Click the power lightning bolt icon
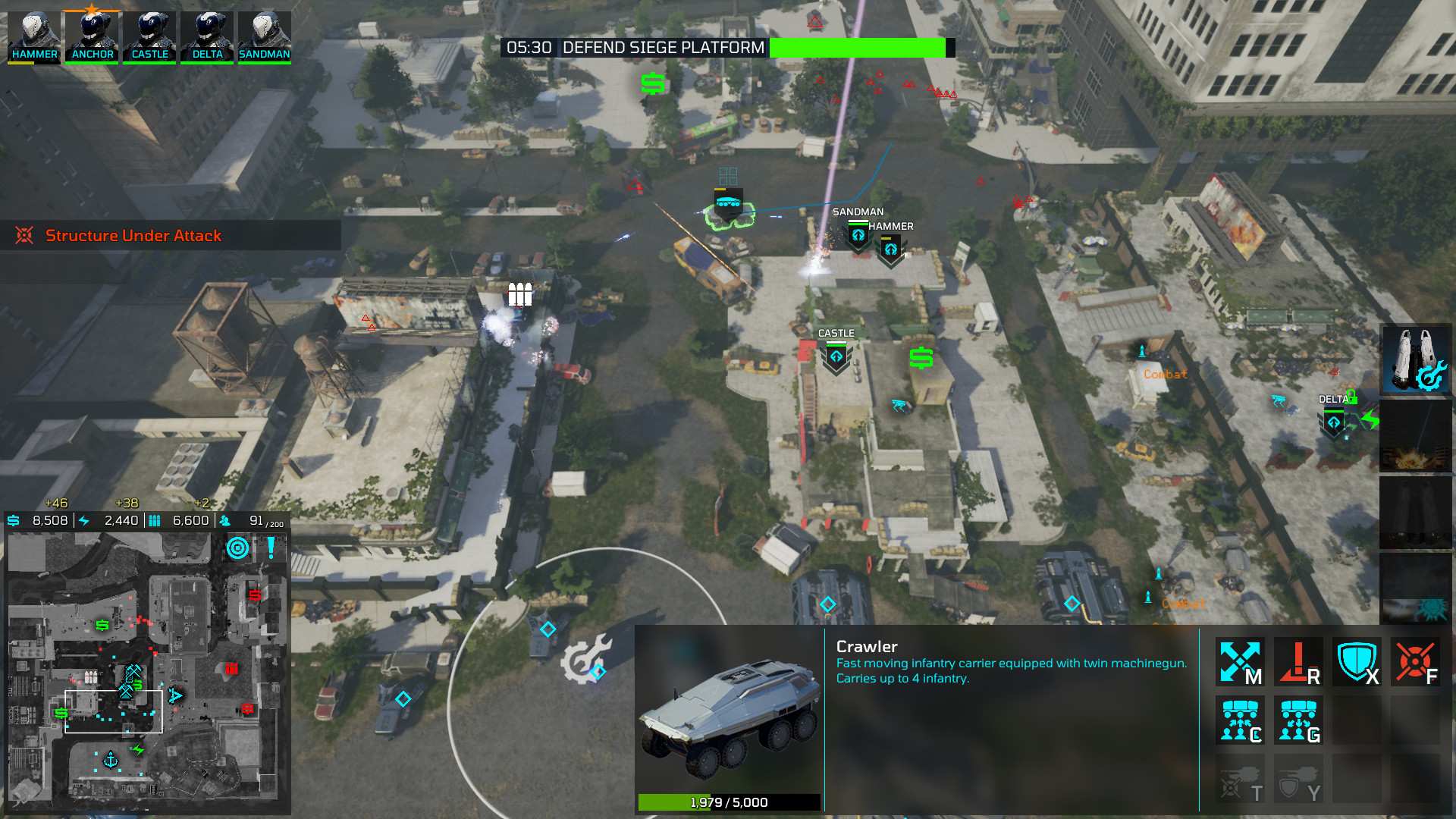 (x=83, y=521)
